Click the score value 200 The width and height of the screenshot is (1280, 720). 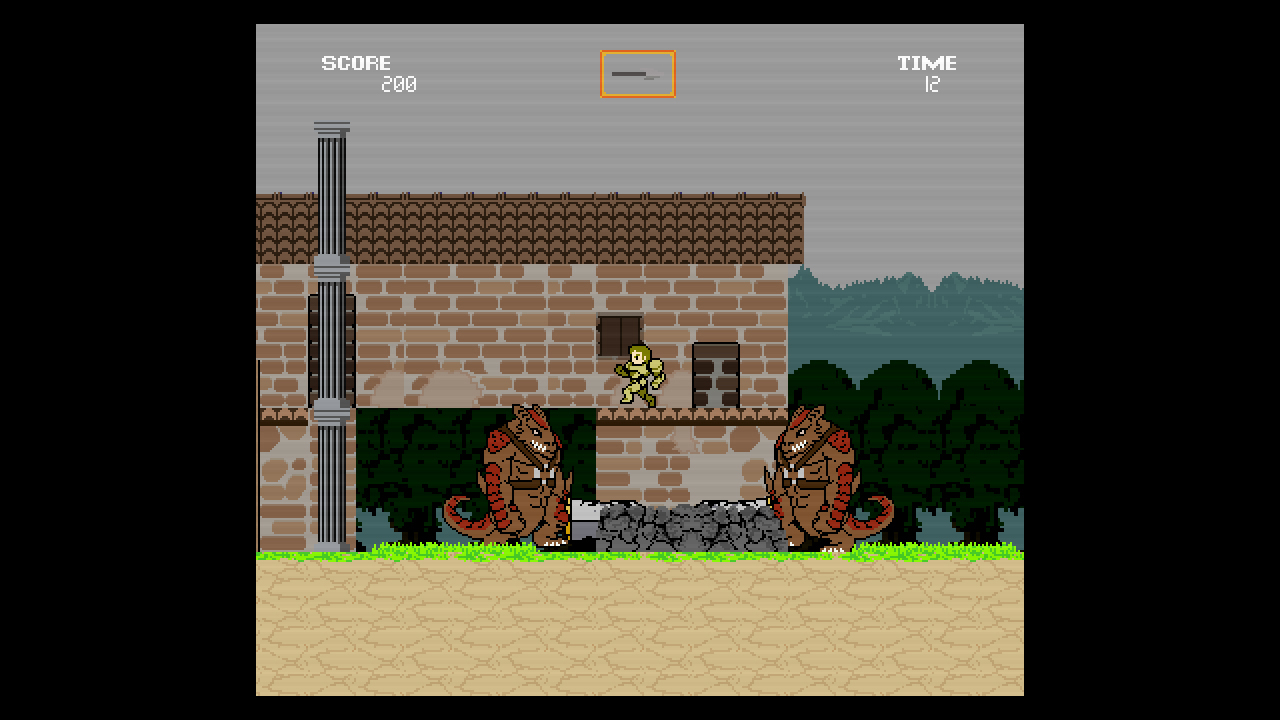tap(400, 84)
